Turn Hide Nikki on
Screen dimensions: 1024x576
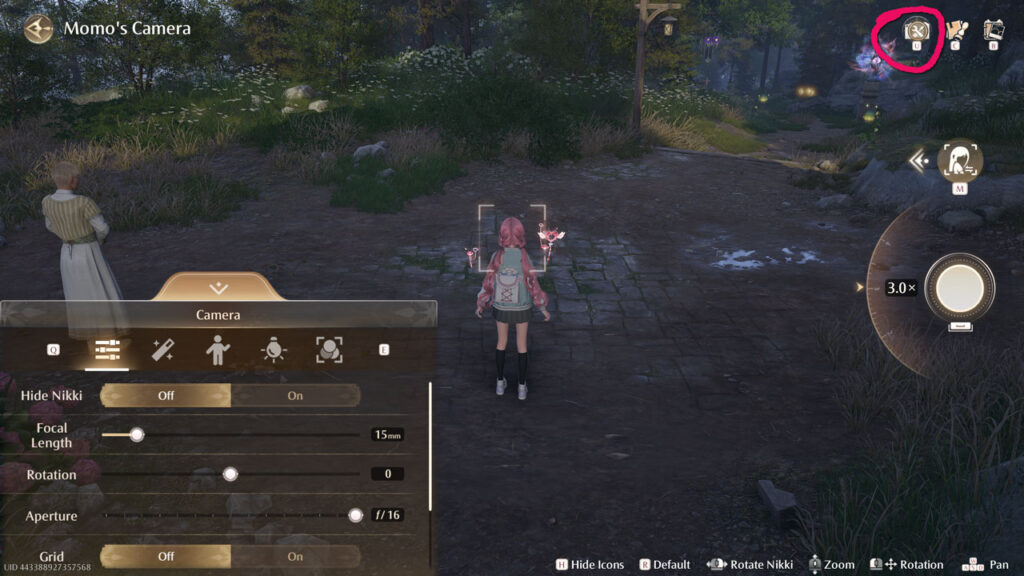pos(295,395)
